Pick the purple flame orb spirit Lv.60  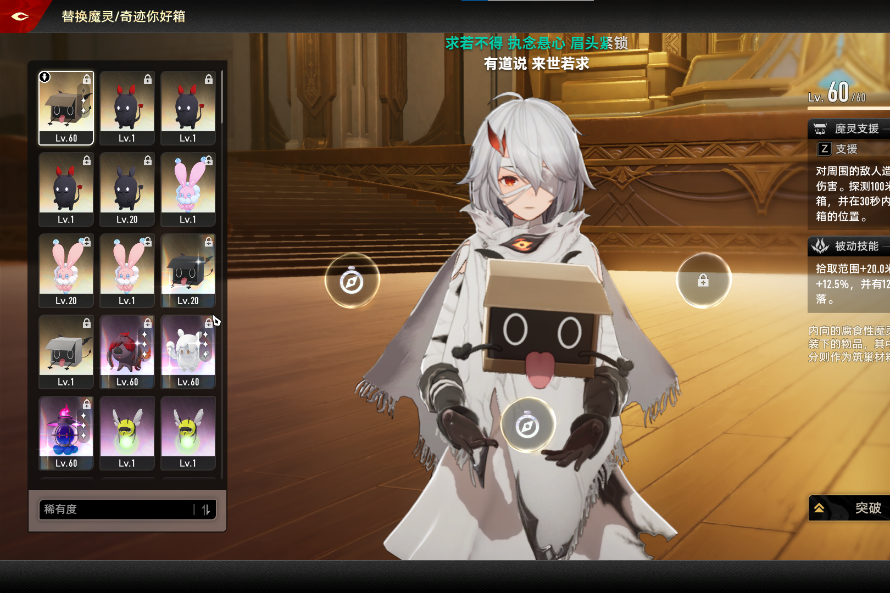tap(66, 432)
